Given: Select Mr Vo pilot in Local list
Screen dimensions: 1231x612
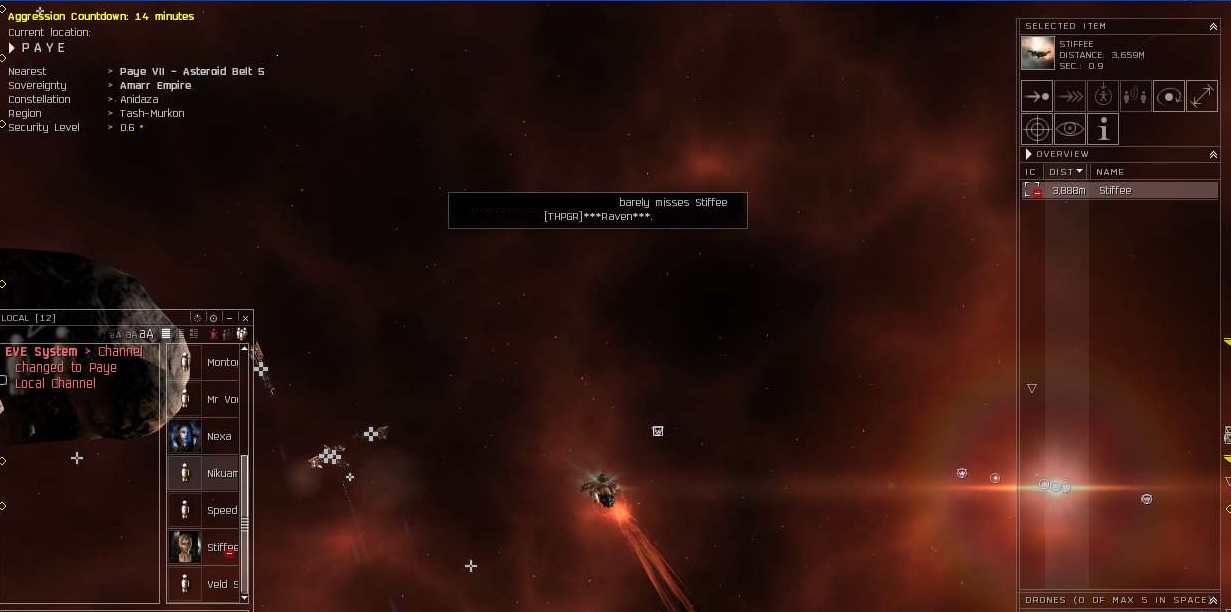Looking at the screenshot, I should click(203, 399).
